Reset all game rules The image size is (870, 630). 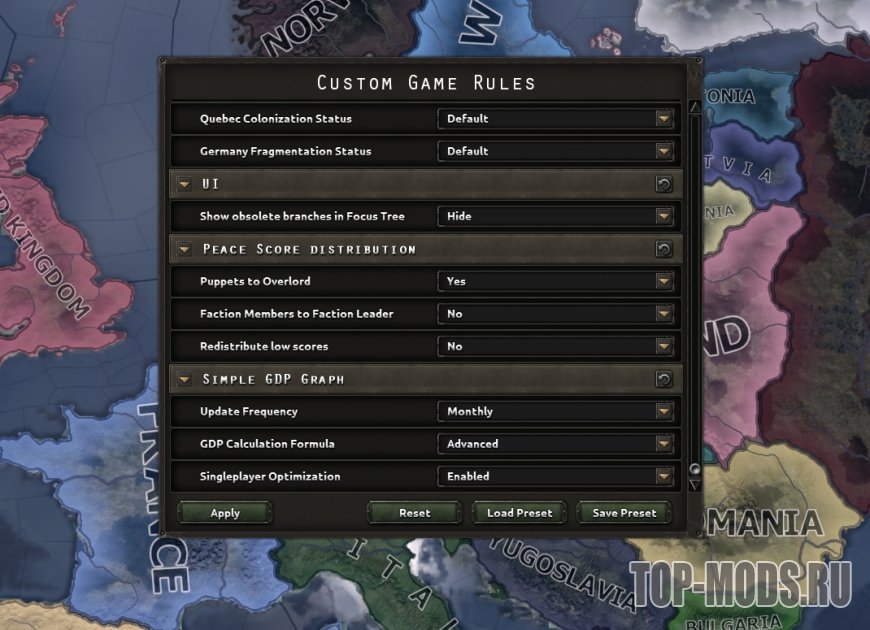pos(414,513)
